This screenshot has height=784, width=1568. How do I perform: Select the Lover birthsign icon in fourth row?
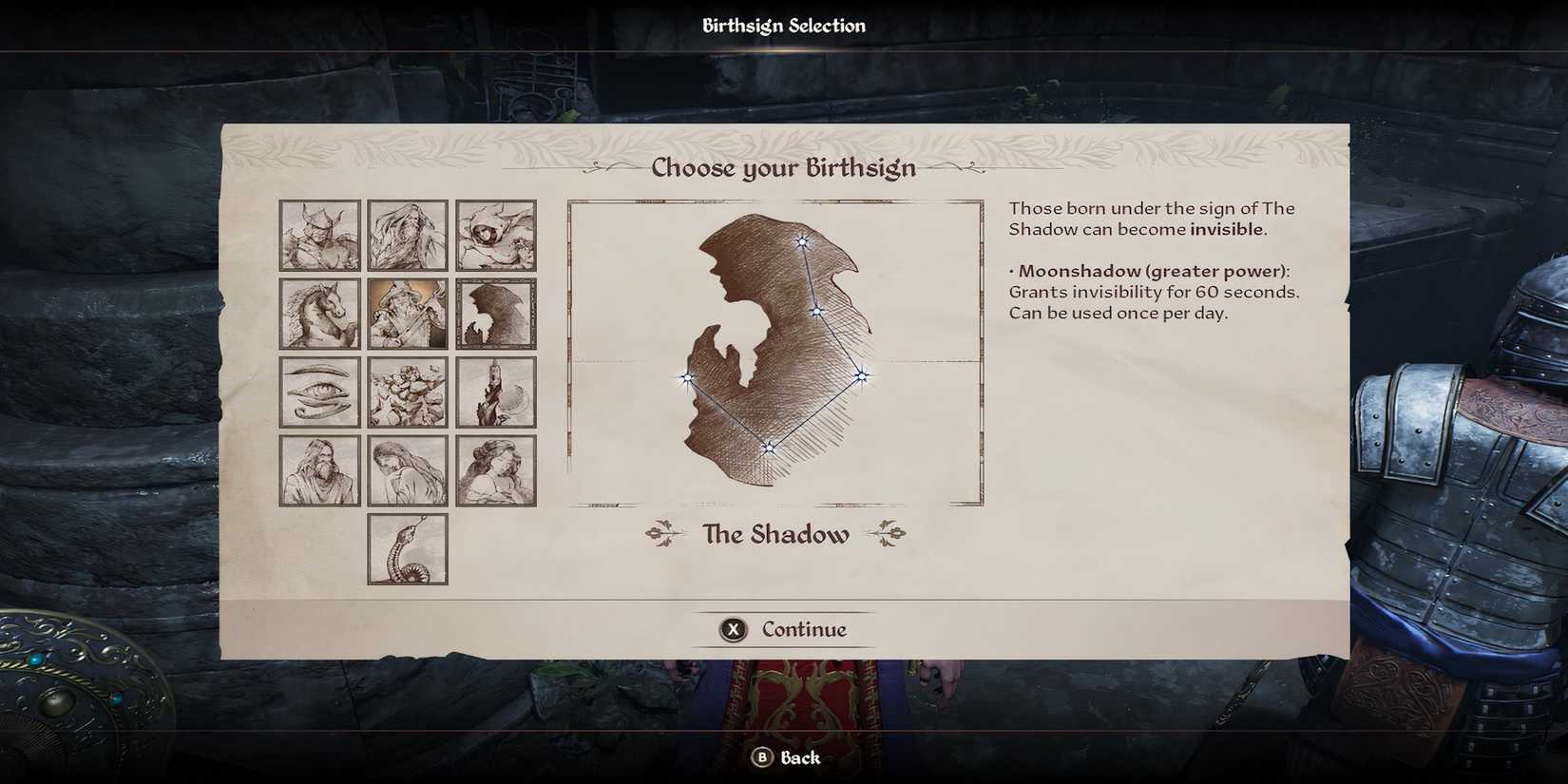click(495, 470)
